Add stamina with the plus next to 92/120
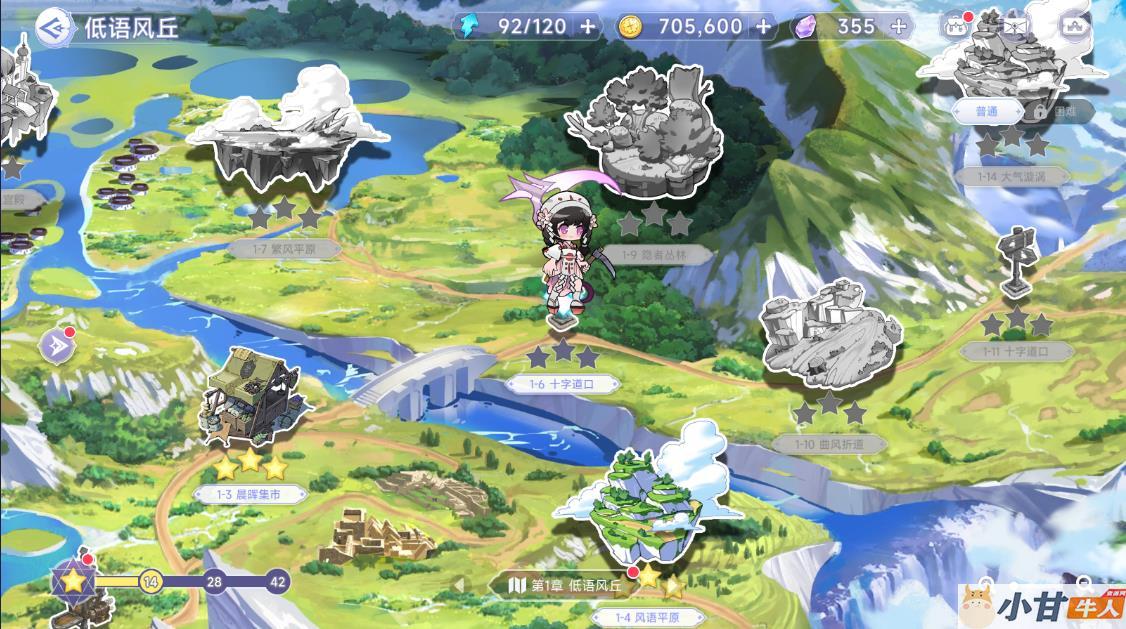 tap(587, 27)
